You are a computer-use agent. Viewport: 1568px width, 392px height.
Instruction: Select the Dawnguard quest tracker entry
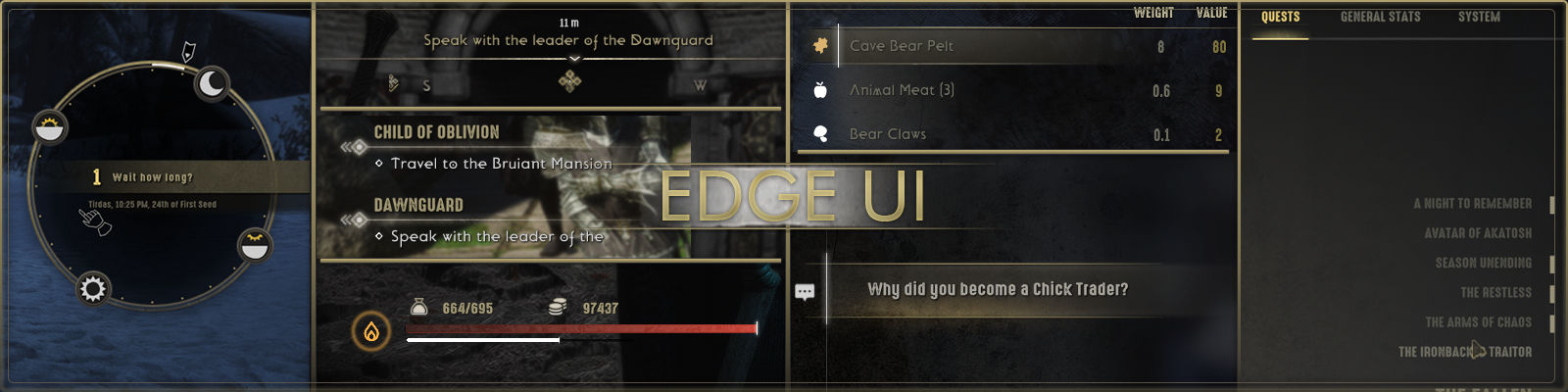418,205
